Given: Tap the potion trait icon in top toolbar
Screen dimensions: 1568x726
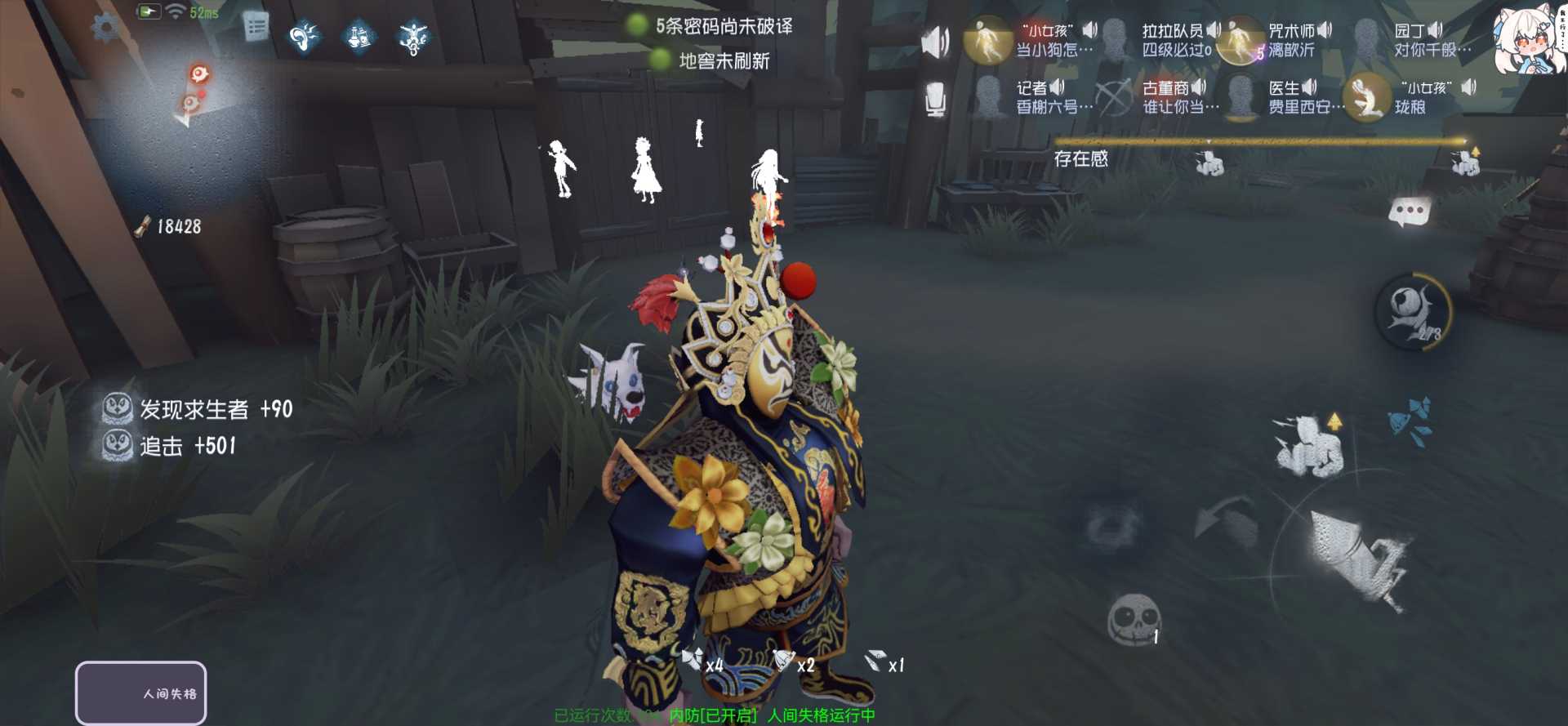Looking at the screenshot, I should 359,37.
